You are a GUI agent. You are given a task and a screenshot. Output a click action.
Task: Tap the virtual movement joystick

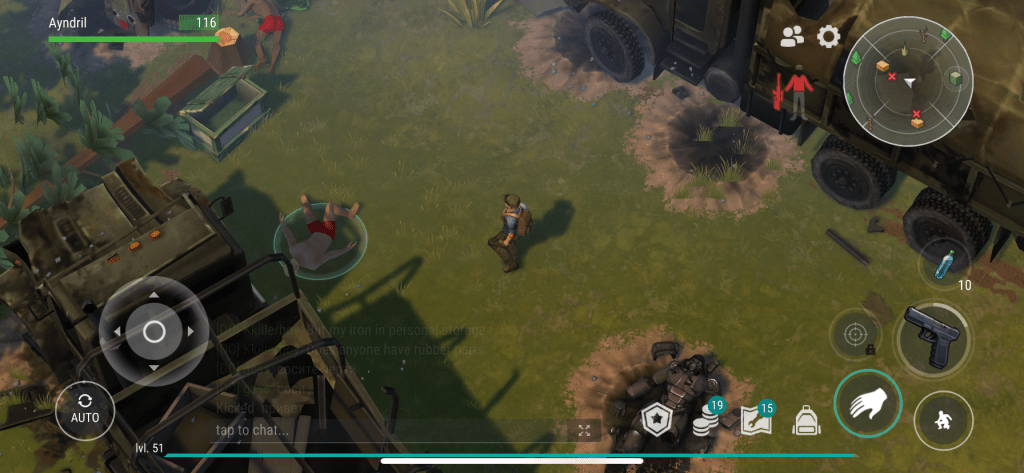pyautogui.click(x=153, y=331)
